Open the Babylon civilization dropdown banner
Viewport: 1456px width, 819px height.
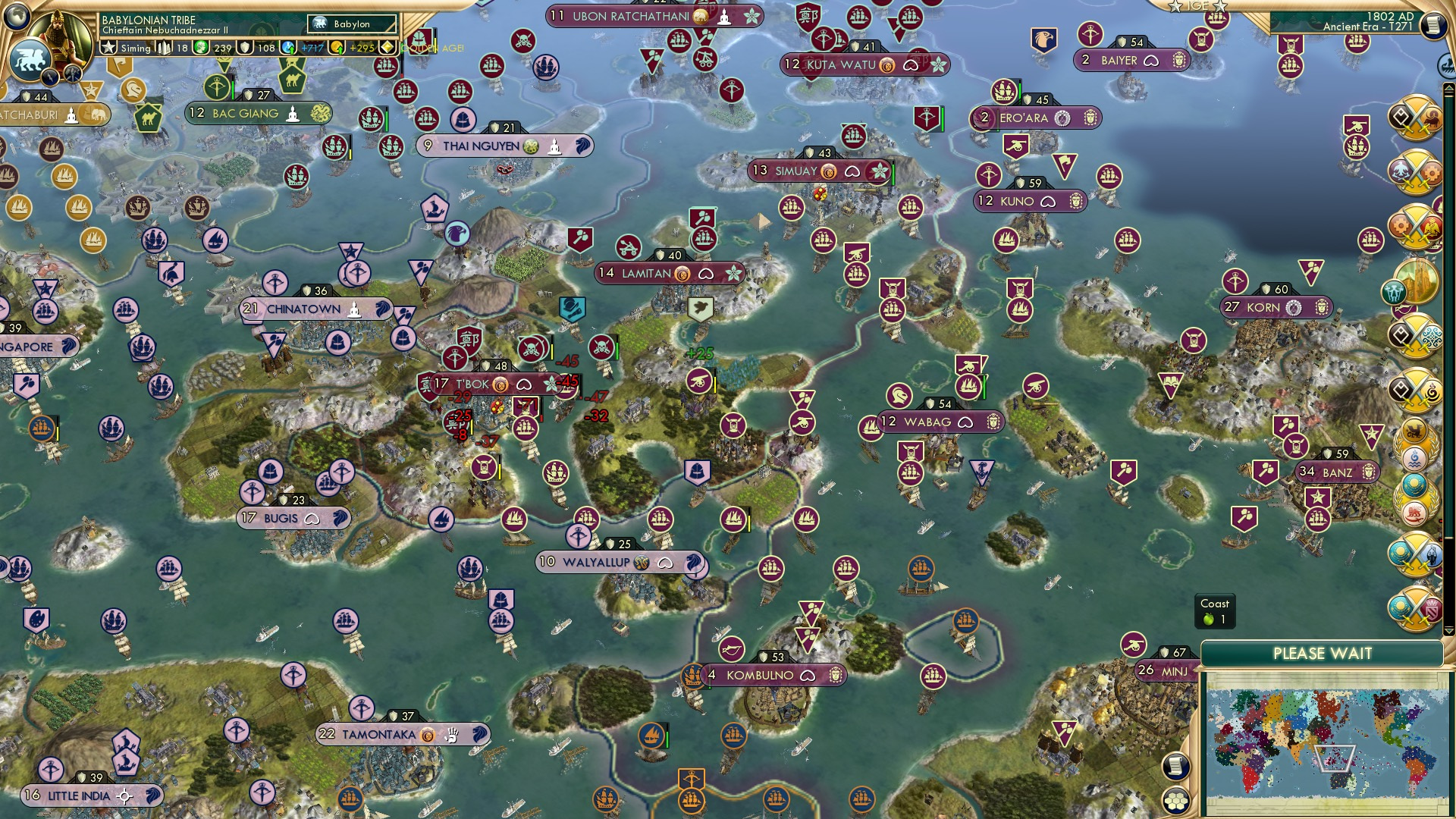click(353, 24)
